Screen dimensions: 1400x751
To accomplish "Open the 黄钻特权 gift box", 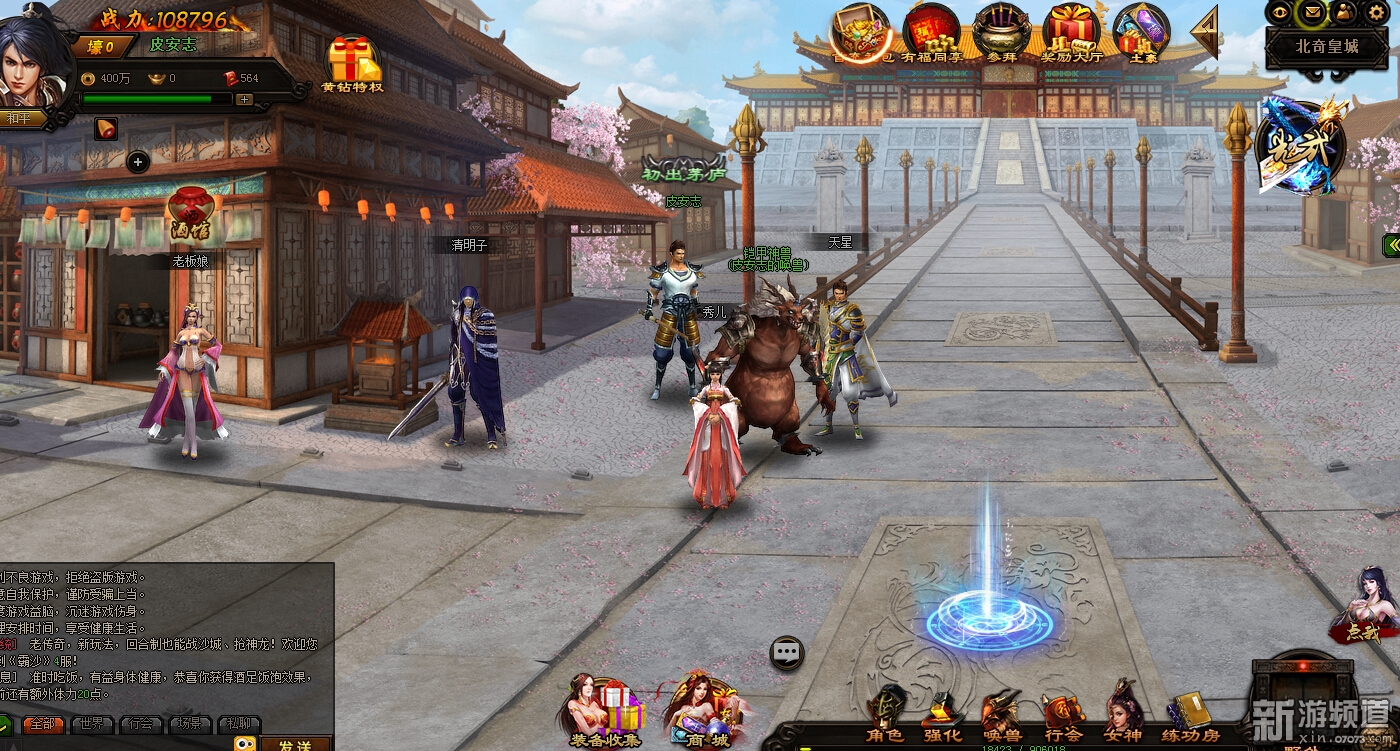I will tap(352, 63).
